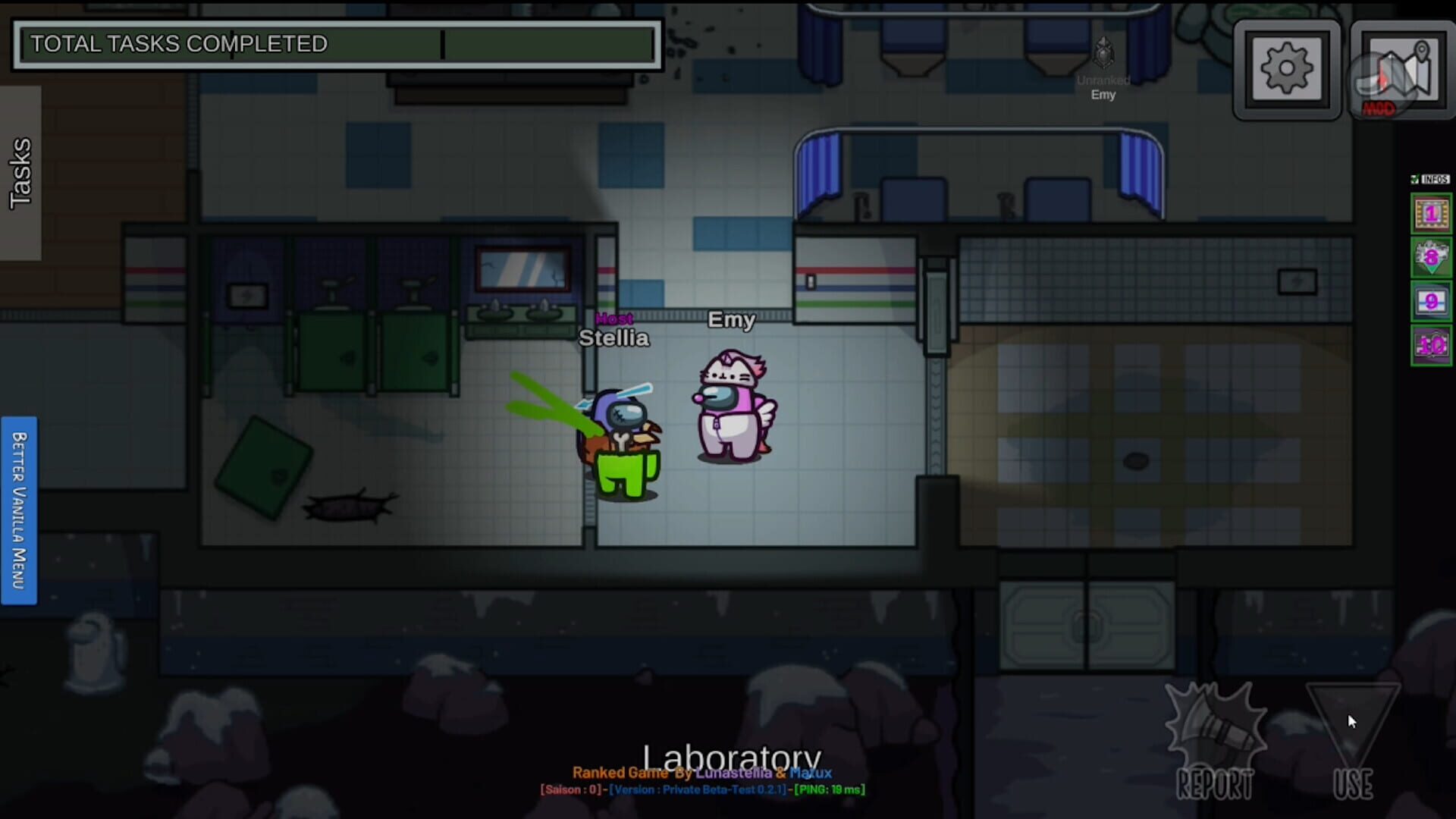Open the Host badge above Stellia
Screen dimensions: 1456x819
click(x=613, y=319)
